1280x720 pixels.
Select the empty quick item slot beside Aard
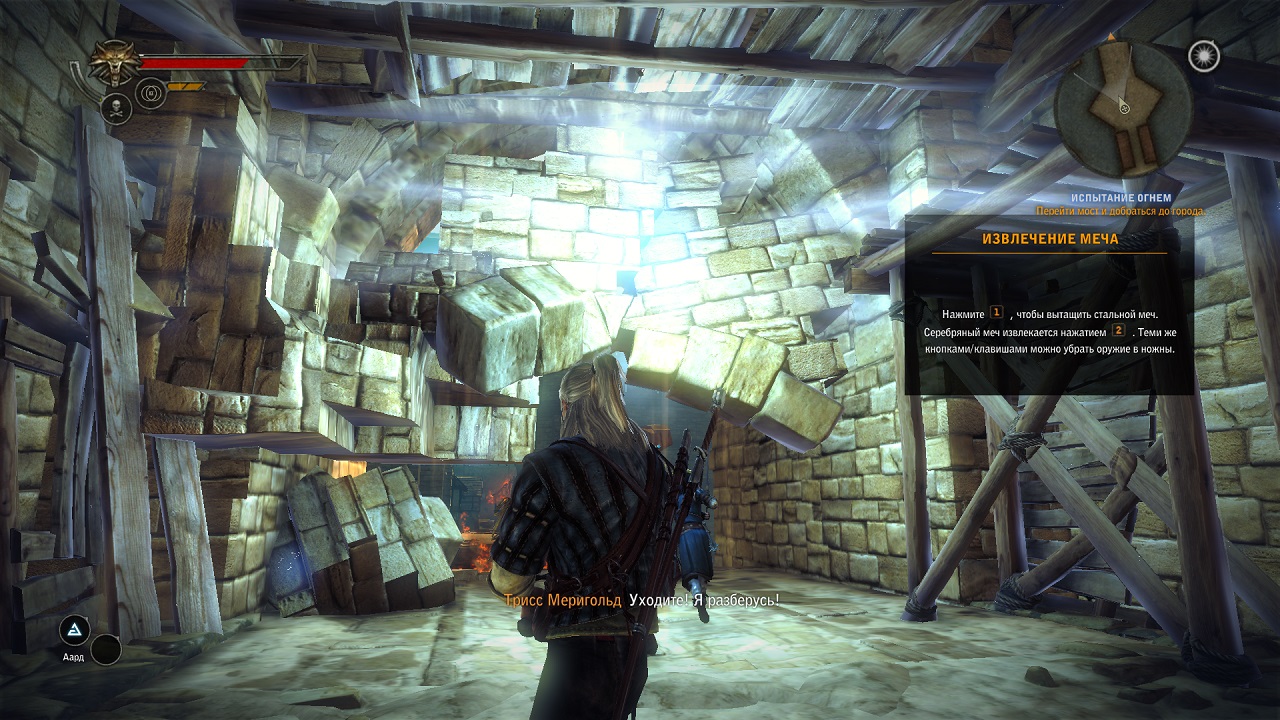[x=106, y=650]
